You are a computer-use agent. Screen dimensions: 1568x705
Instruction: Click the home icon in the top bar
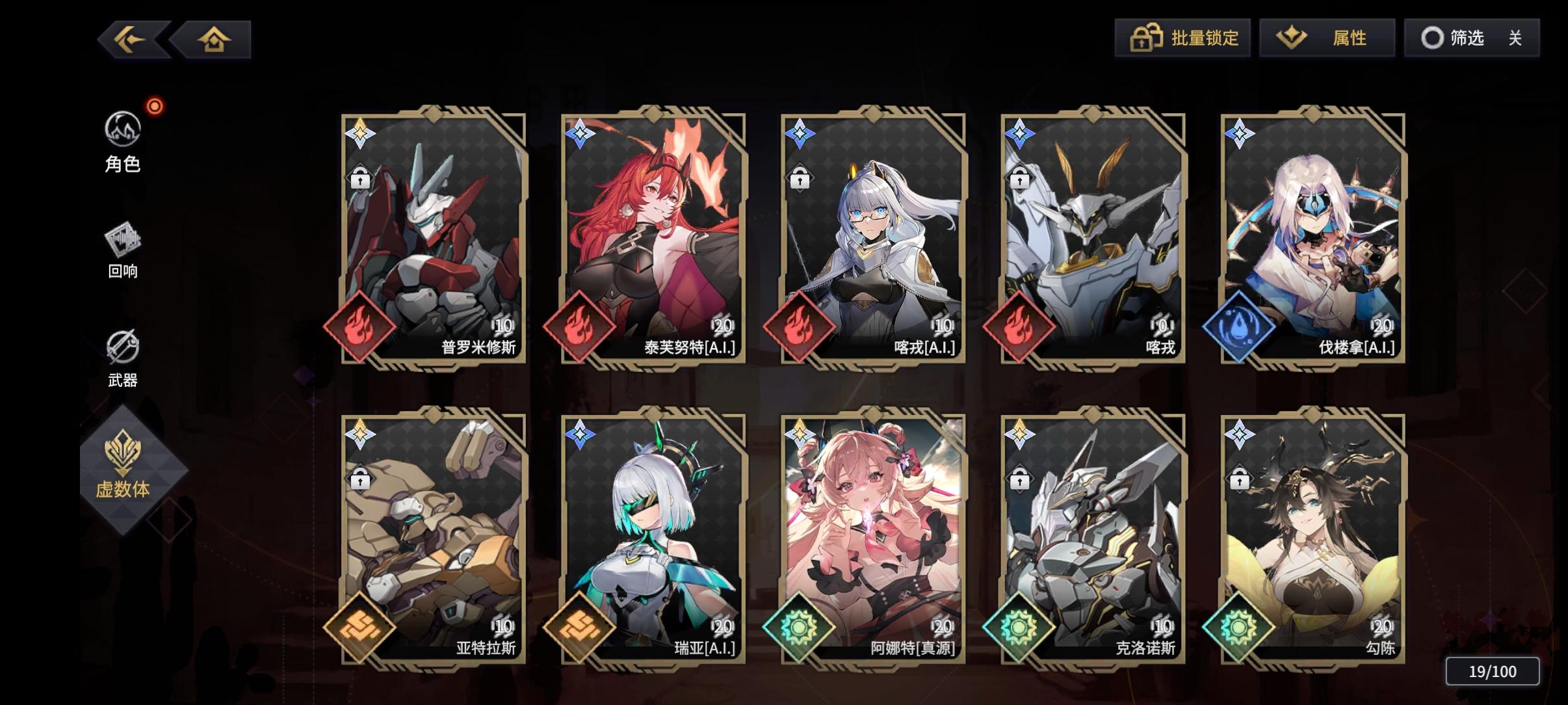pyautogui.click(x=215, y=38)
